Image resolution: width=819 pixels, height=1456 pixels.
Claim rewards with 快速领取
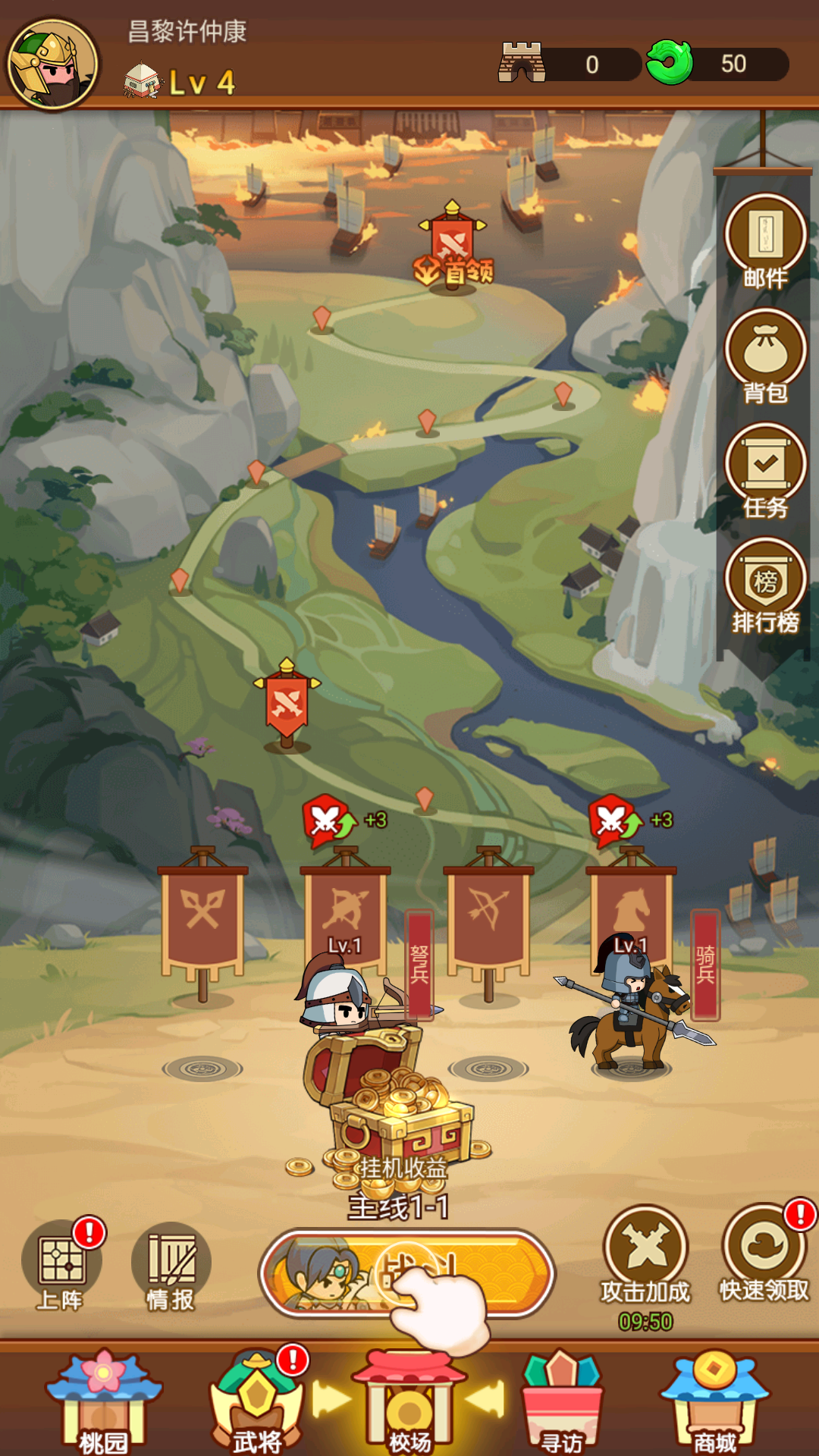pyautogui.click(x=764, y=1251)
